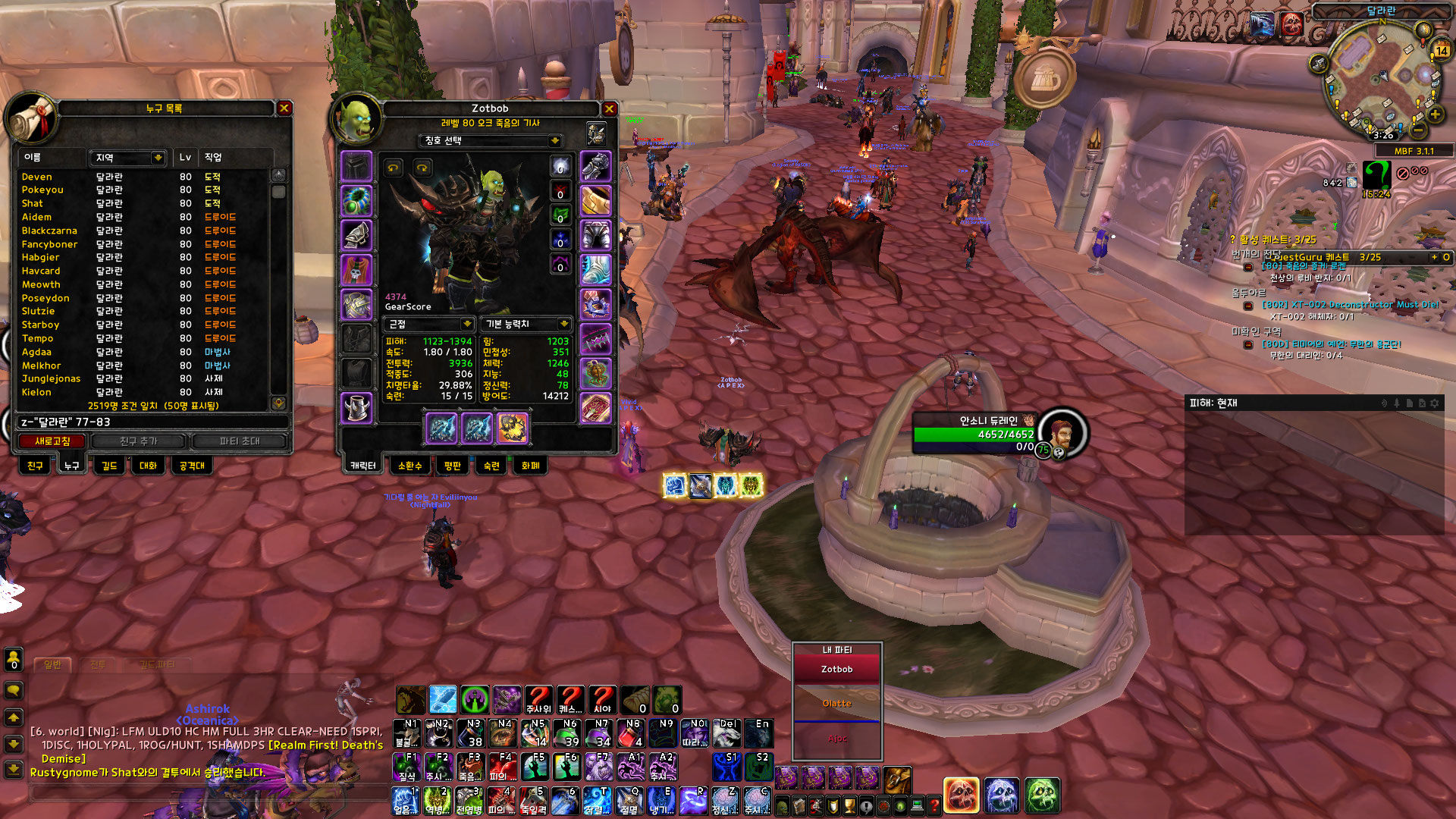Show the Reputation tab
This screenshot has height=819, width=1456.
coord(453,466)
